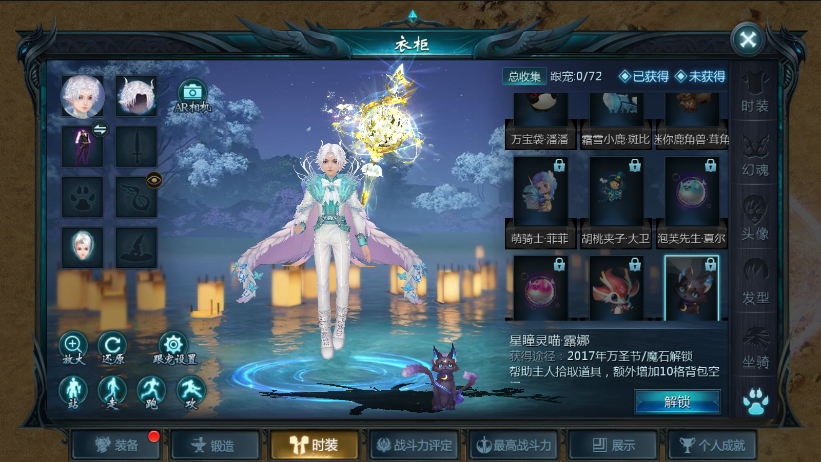The width and height of the screenshot is (821, 462).
Task: Open the AR相机 camera
Action: tap(192, 97)
